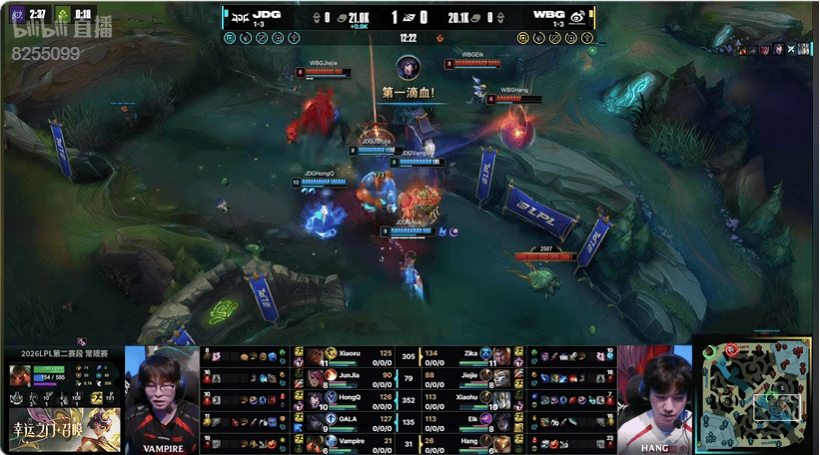Click Vampire's scoreboard row
This screenshot has width=820, height=455.
[x=345, y=441]
